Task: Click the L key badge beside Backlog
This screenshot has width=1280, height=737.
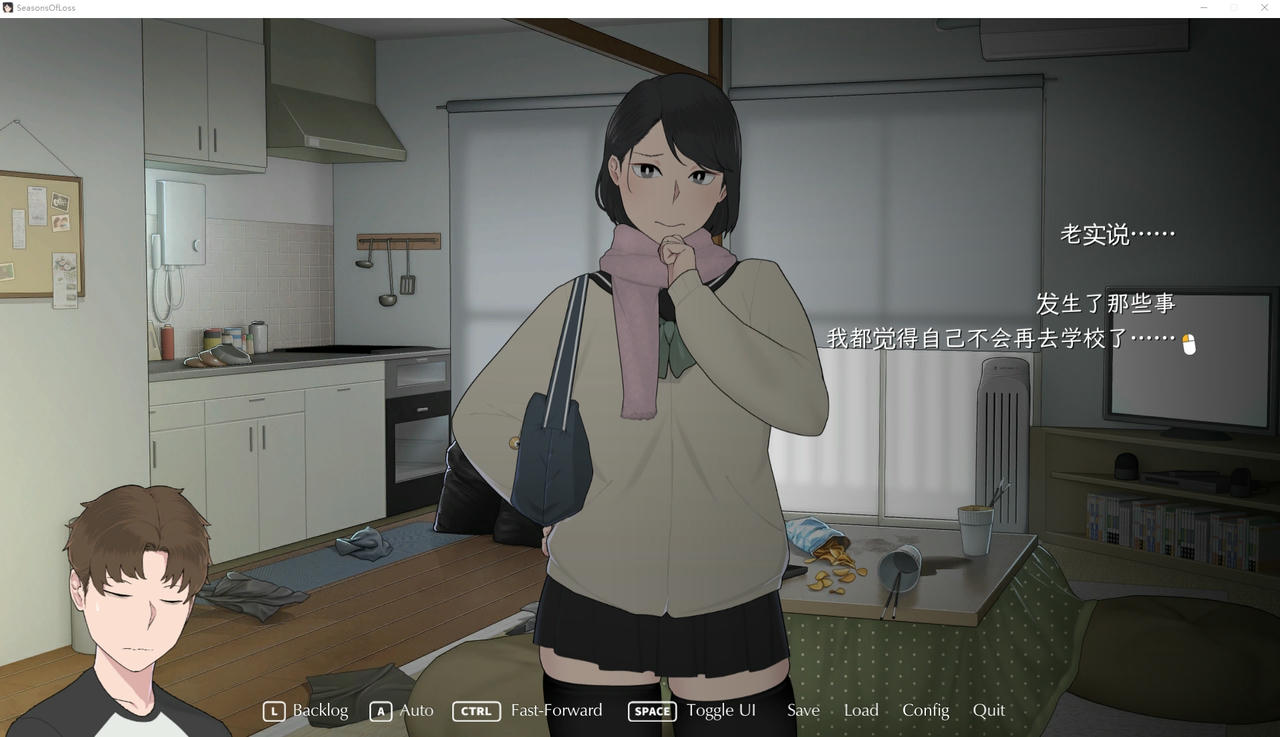Action: coord(274,711)
